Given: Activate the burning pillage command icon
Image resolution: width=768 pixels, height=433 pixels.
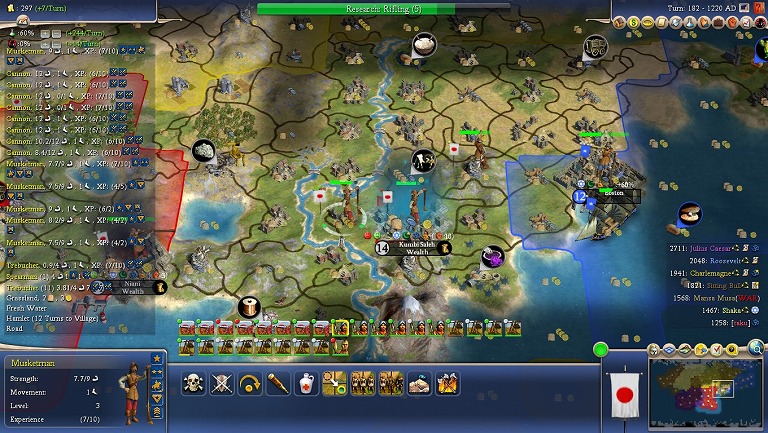Looking at the screenshot, I should 448,382.
